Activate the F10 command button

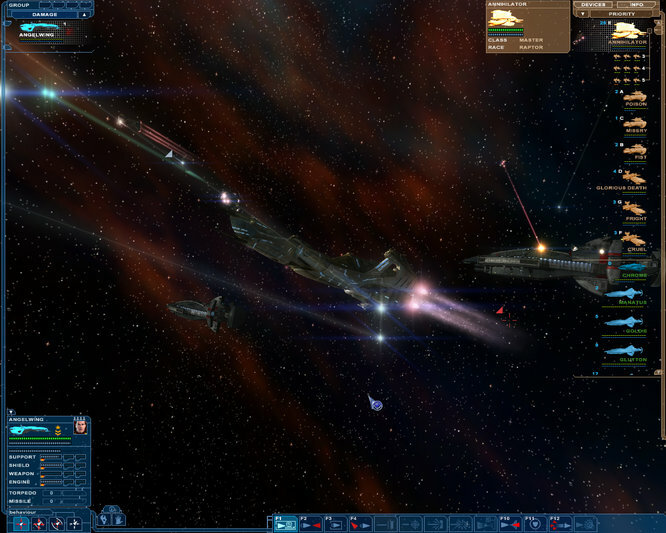510,523
